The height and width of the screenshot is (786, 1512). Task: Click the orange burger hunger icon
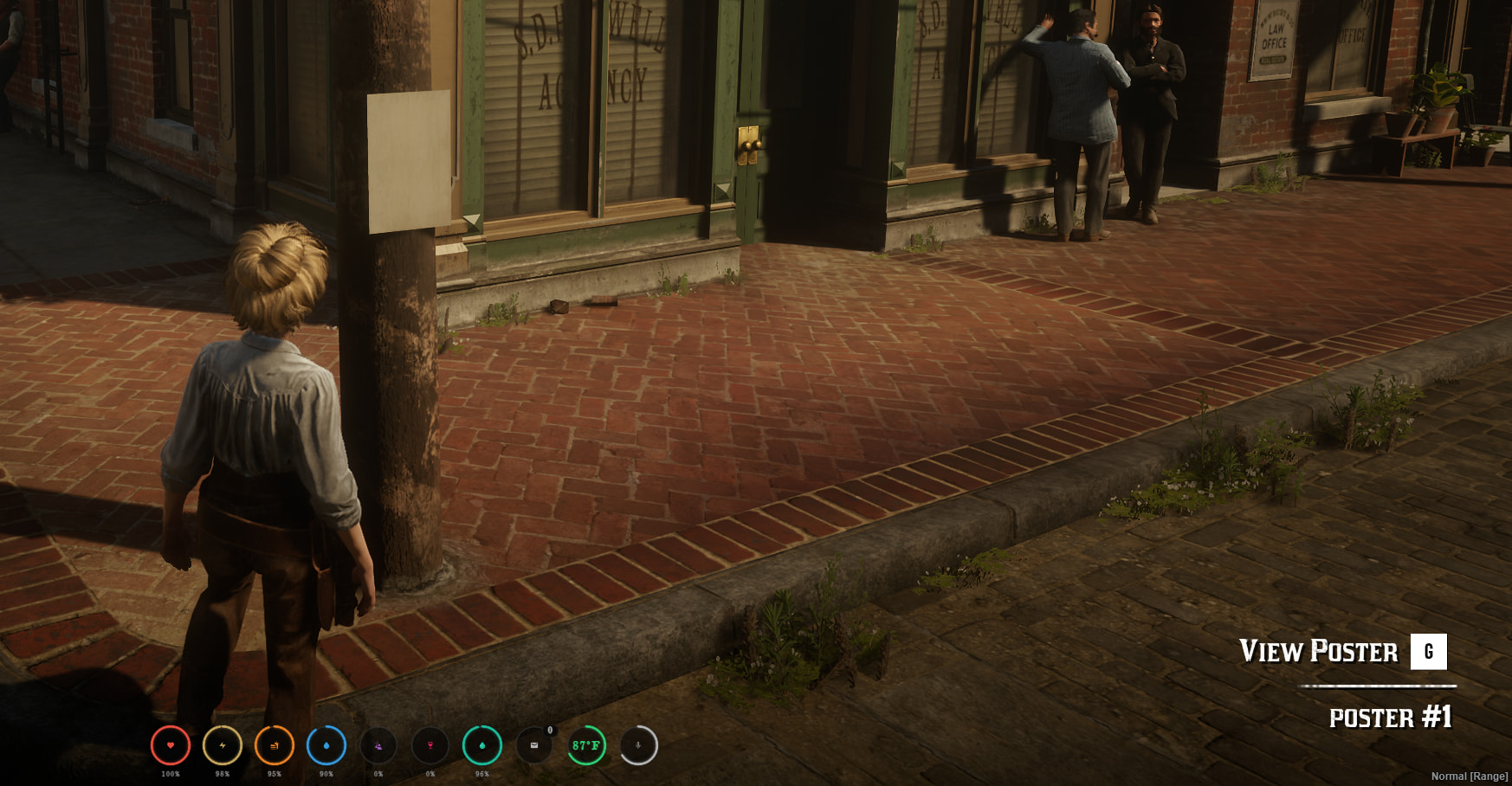tap(275, 745)
